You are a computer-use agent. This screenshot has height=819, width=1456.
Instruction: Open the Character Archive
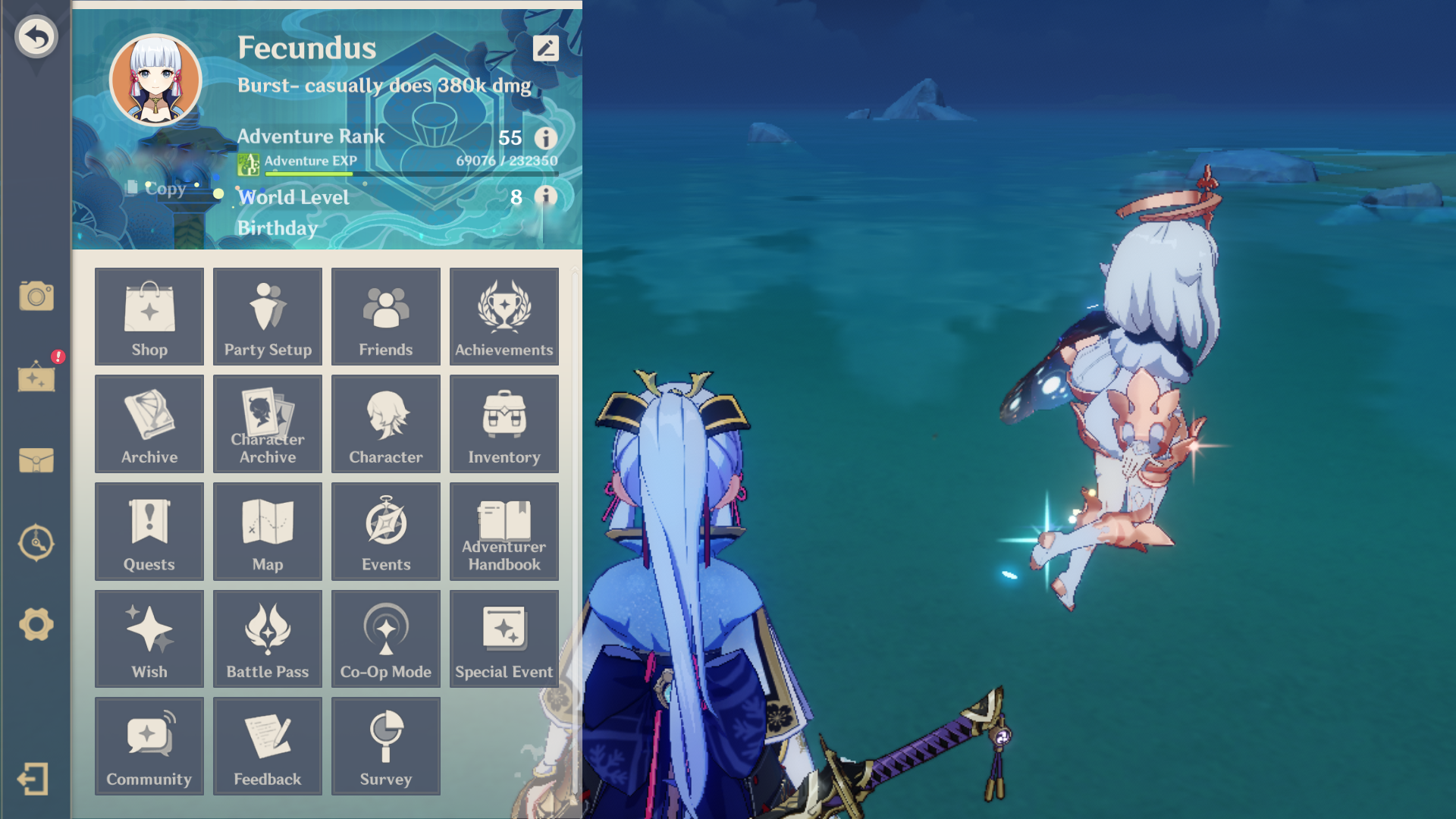coord(267,424)
